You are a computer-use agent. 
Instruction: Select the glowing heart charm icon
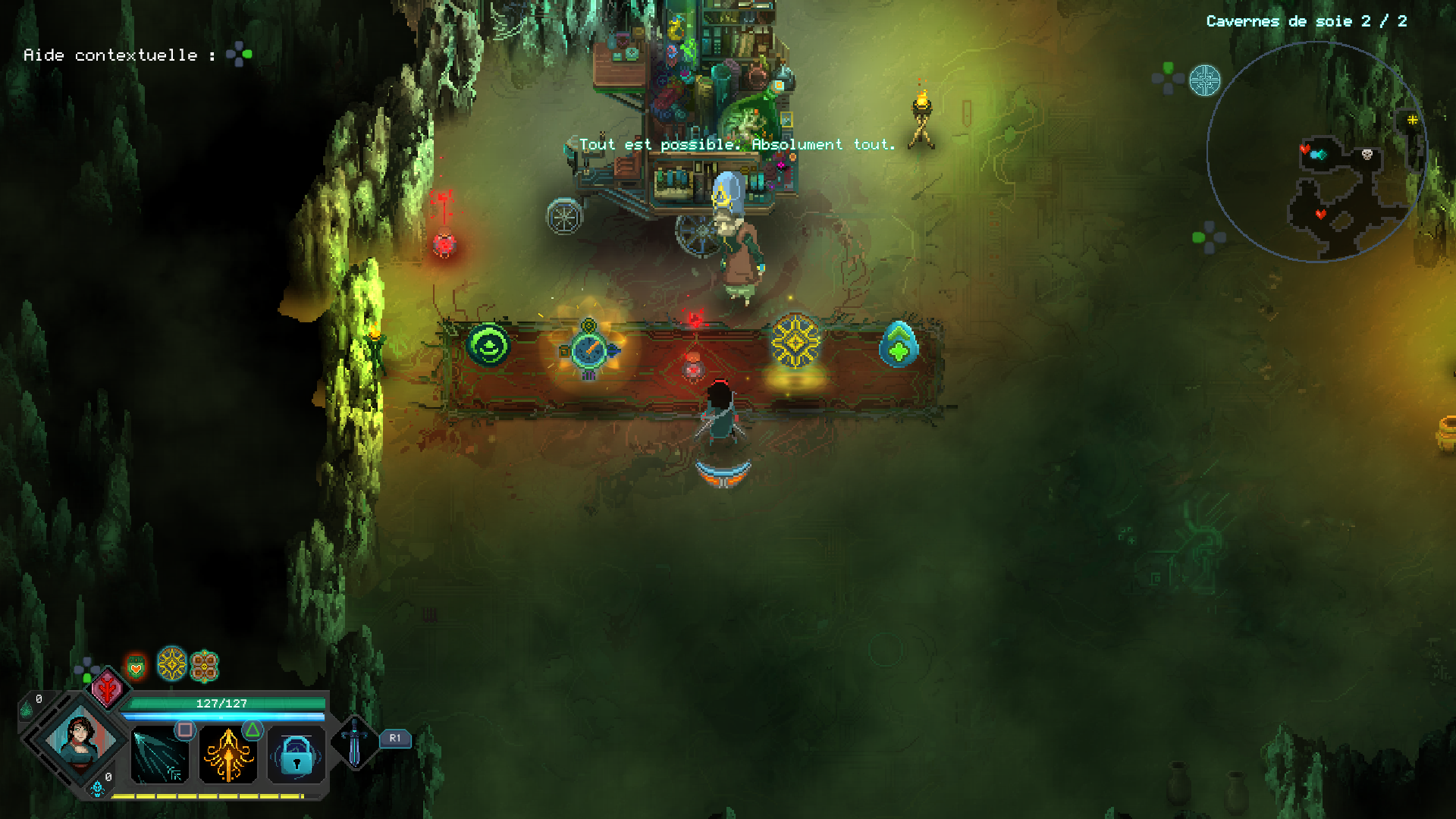pyautogui.click(x=136, y=667)
